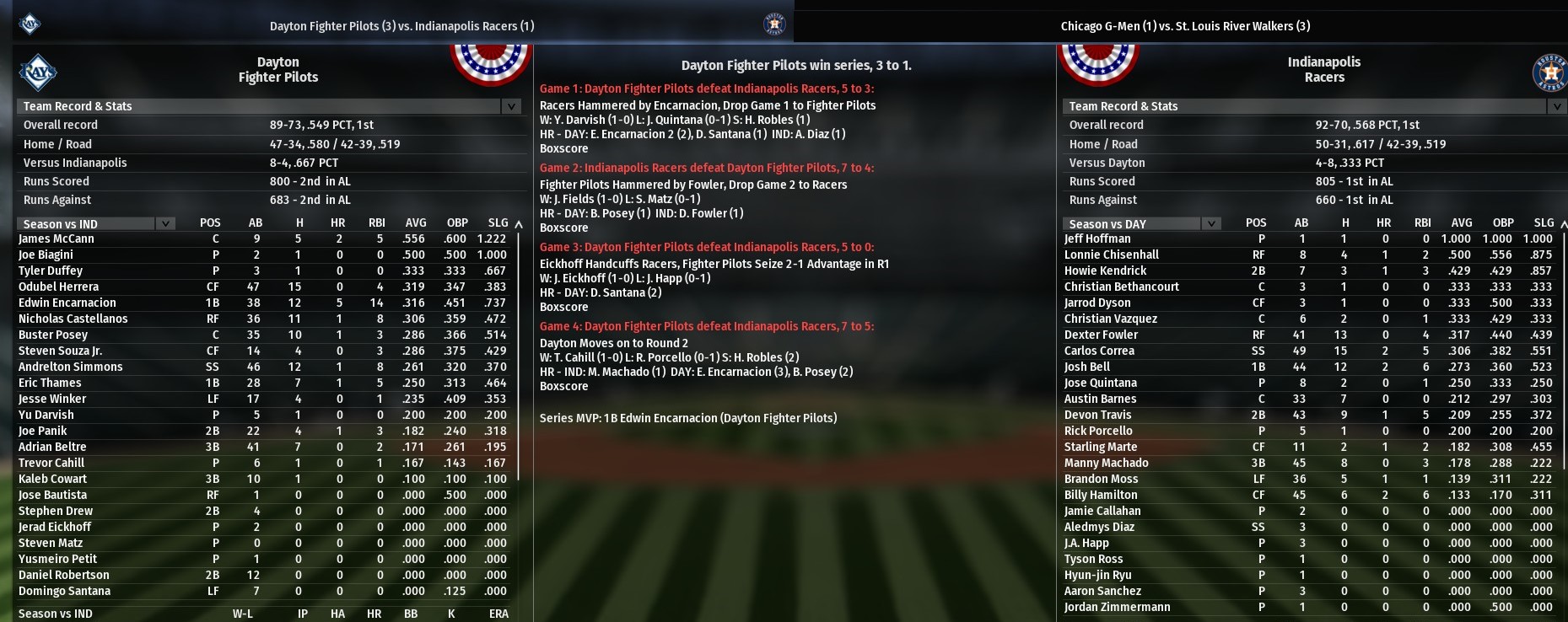The width and height of the screenshot is (1568, 622).
Task: Select Edwin Encarnacion in Dayton batting list
Action: (67, 303)
